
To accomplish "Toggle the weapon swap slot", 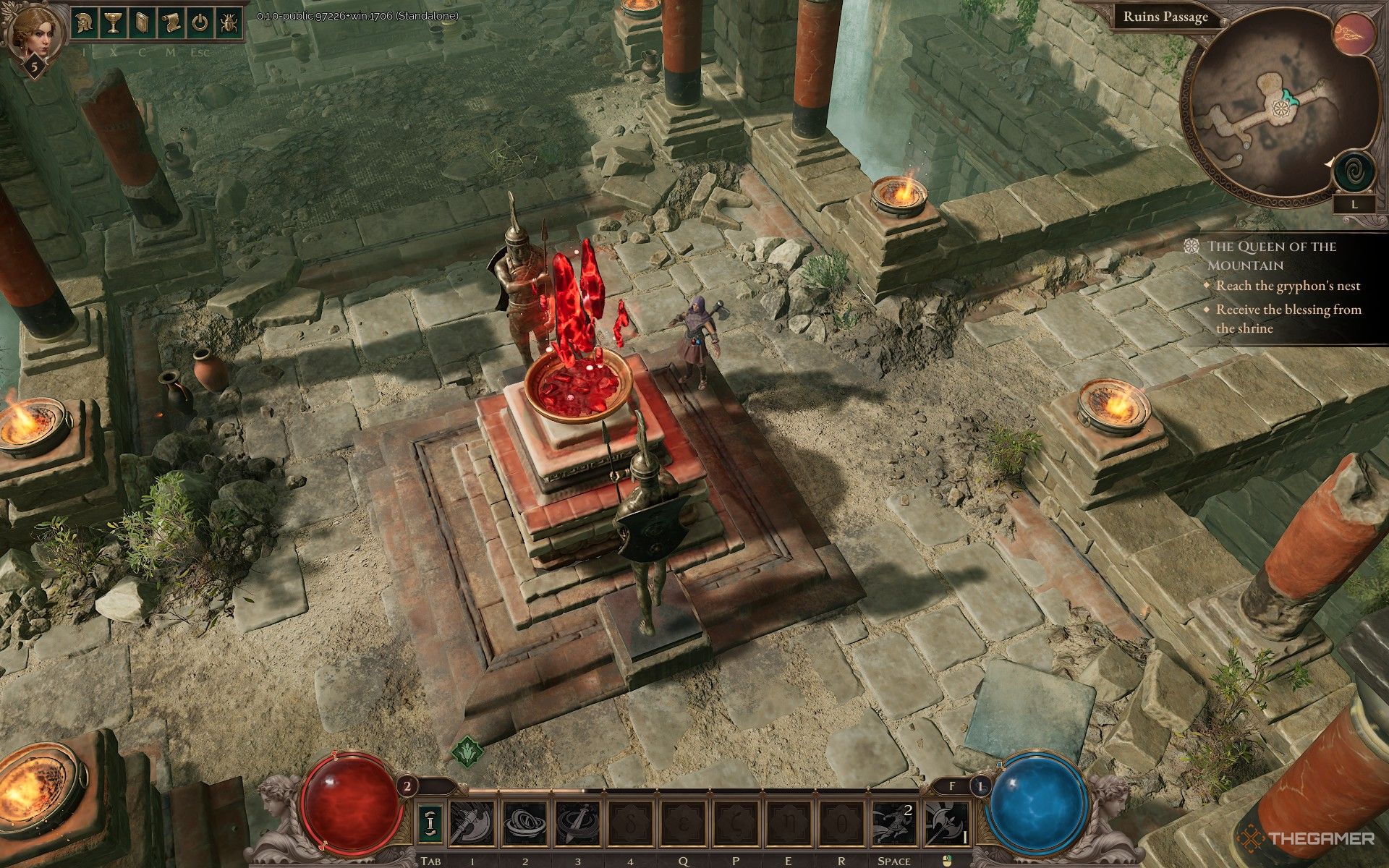I will [430, 825].
